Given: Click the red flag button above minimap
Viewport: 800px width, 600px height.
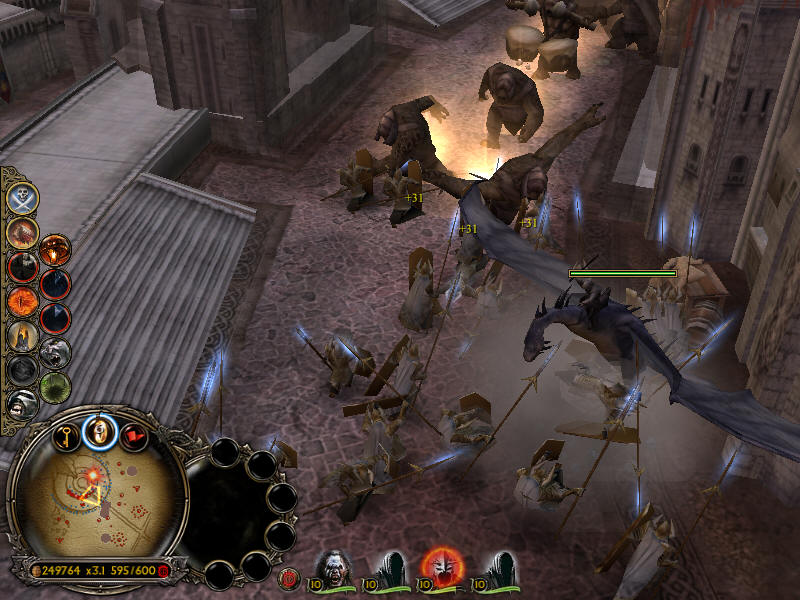Looking at the screenshot, I should coord(134,436).
